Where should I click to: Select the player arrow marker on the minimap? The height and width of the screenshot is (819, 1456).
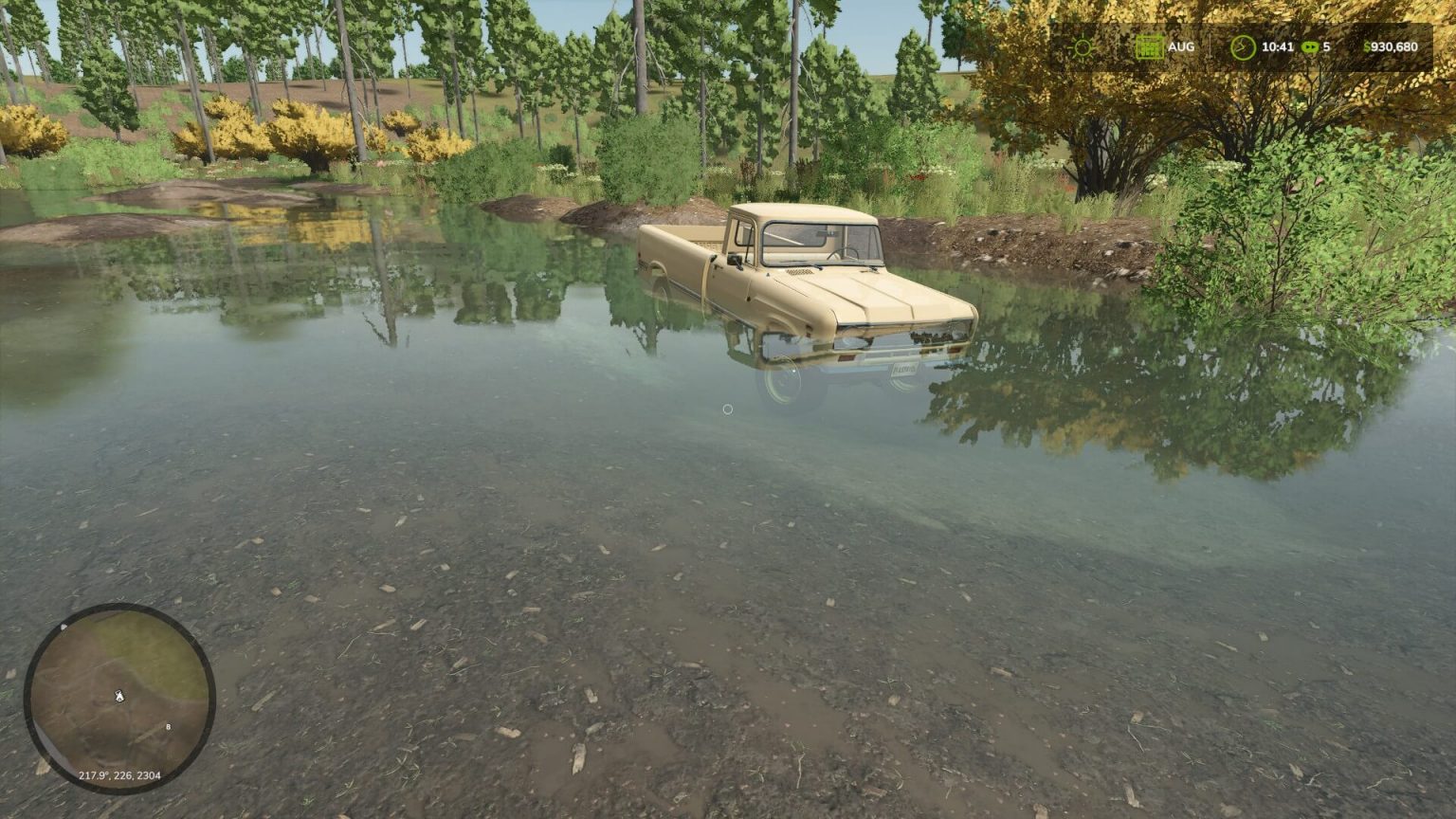(x=119, y=697)
